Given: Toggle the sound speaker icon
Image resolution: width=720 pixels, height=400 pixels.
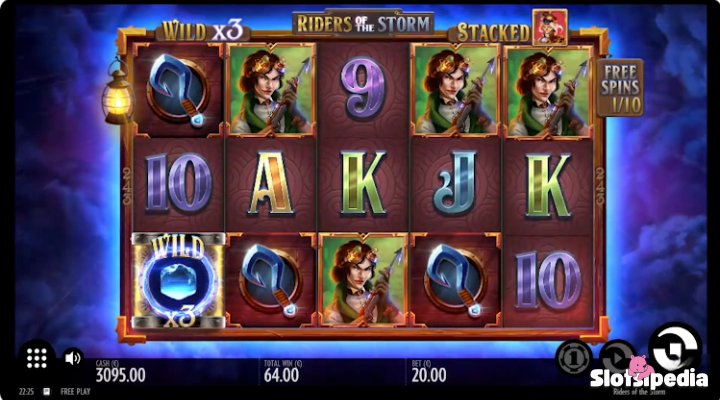Looking at the screenshot, I should (73, 357).
